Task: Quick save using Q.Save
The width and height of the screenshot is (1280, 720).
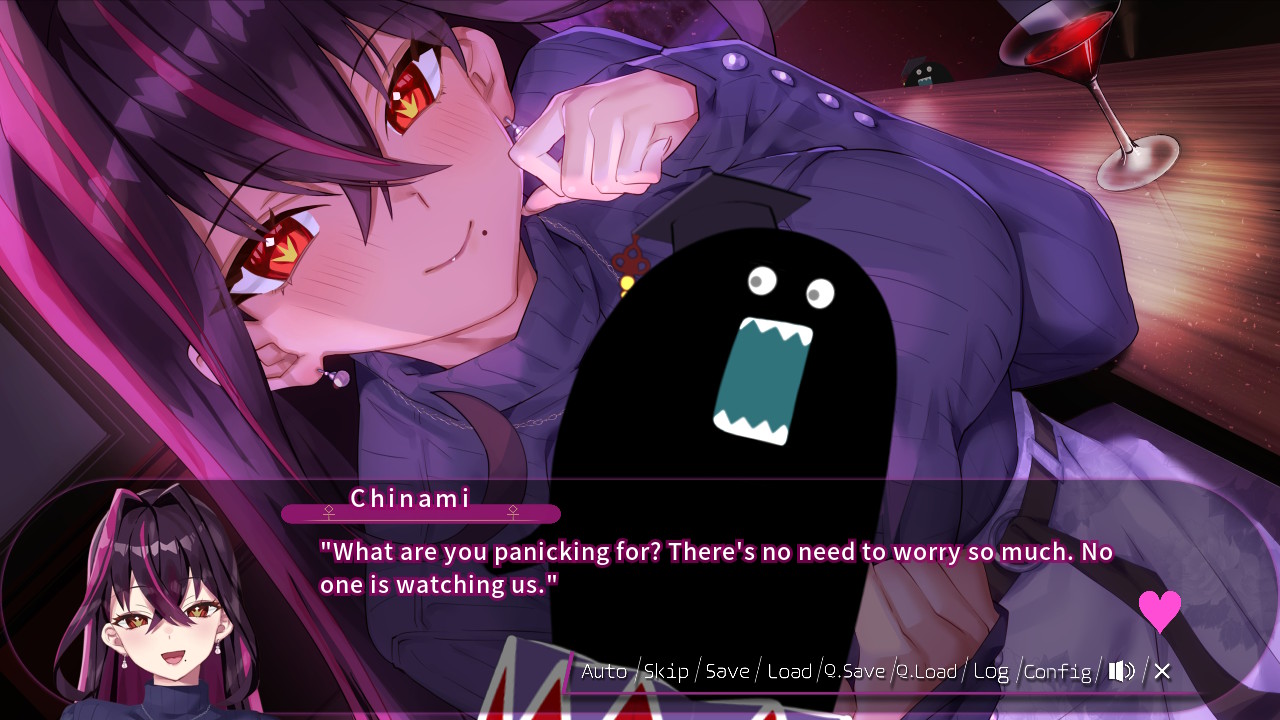Action: (x=855, y=671)
